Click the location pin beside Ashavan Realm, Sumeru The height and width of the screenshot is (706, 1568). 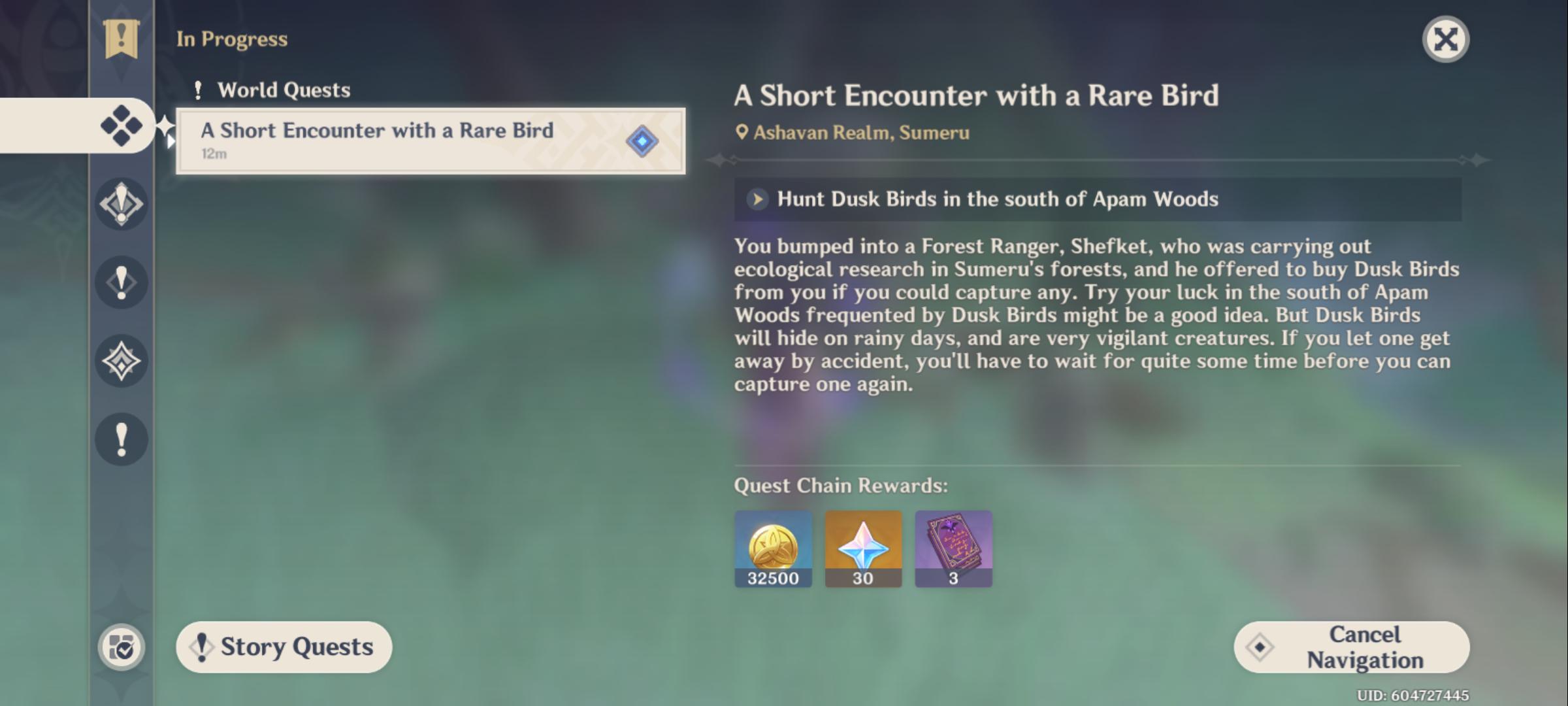pos(743,131)
